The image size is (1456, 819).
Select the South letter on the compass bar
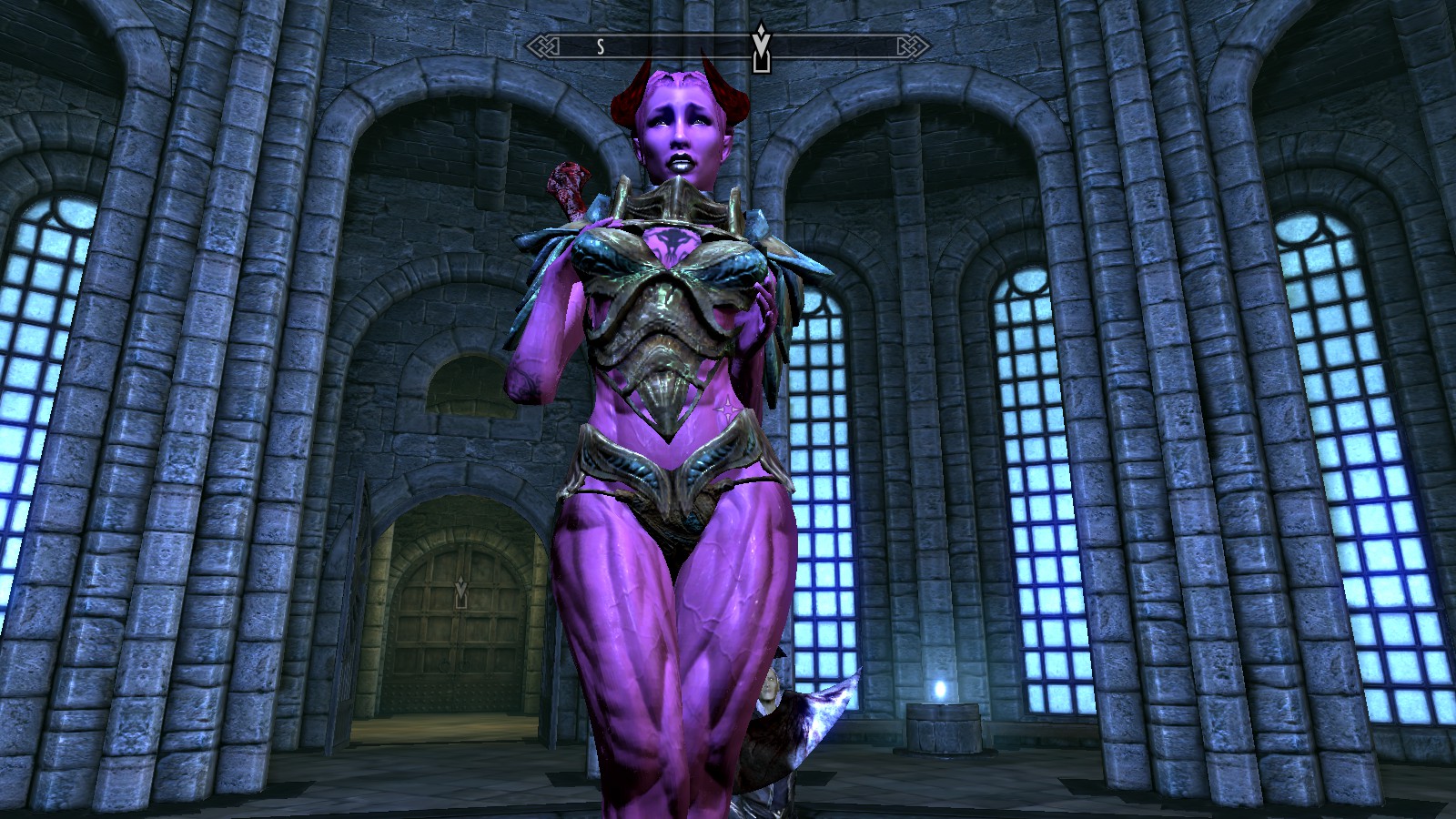601,47
